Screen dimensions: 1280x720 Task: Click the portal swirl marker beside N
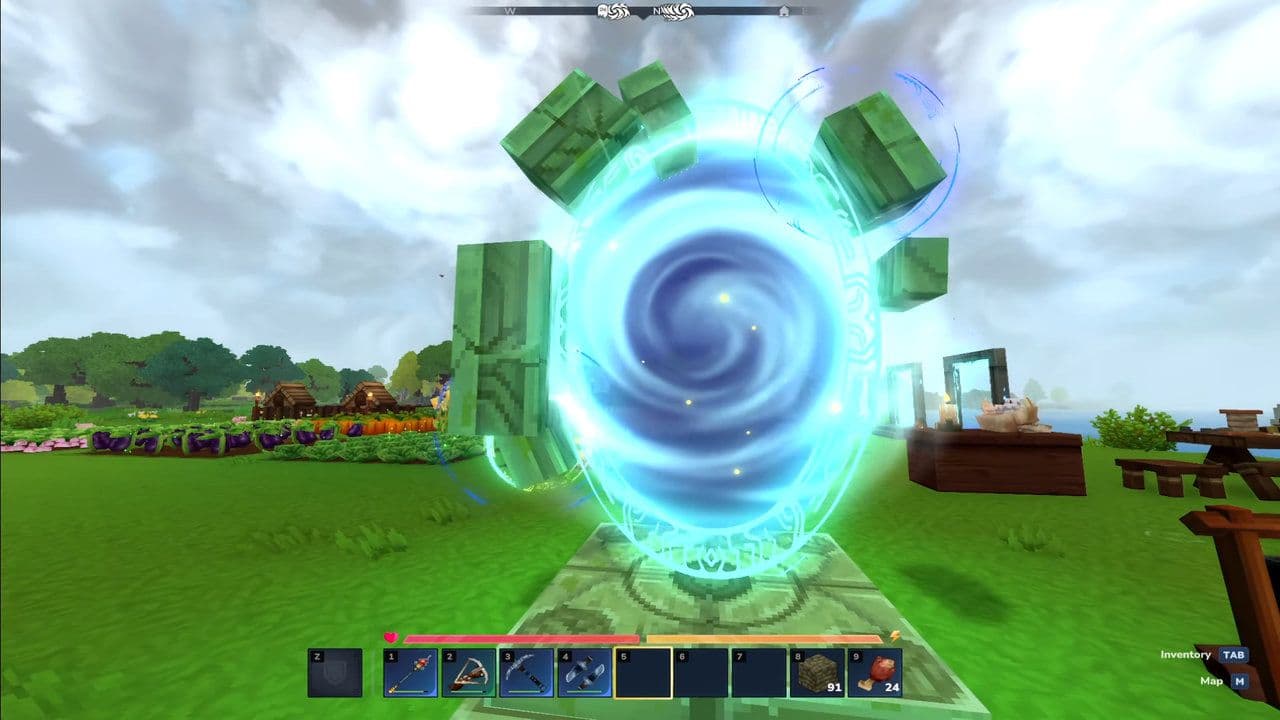678,10
